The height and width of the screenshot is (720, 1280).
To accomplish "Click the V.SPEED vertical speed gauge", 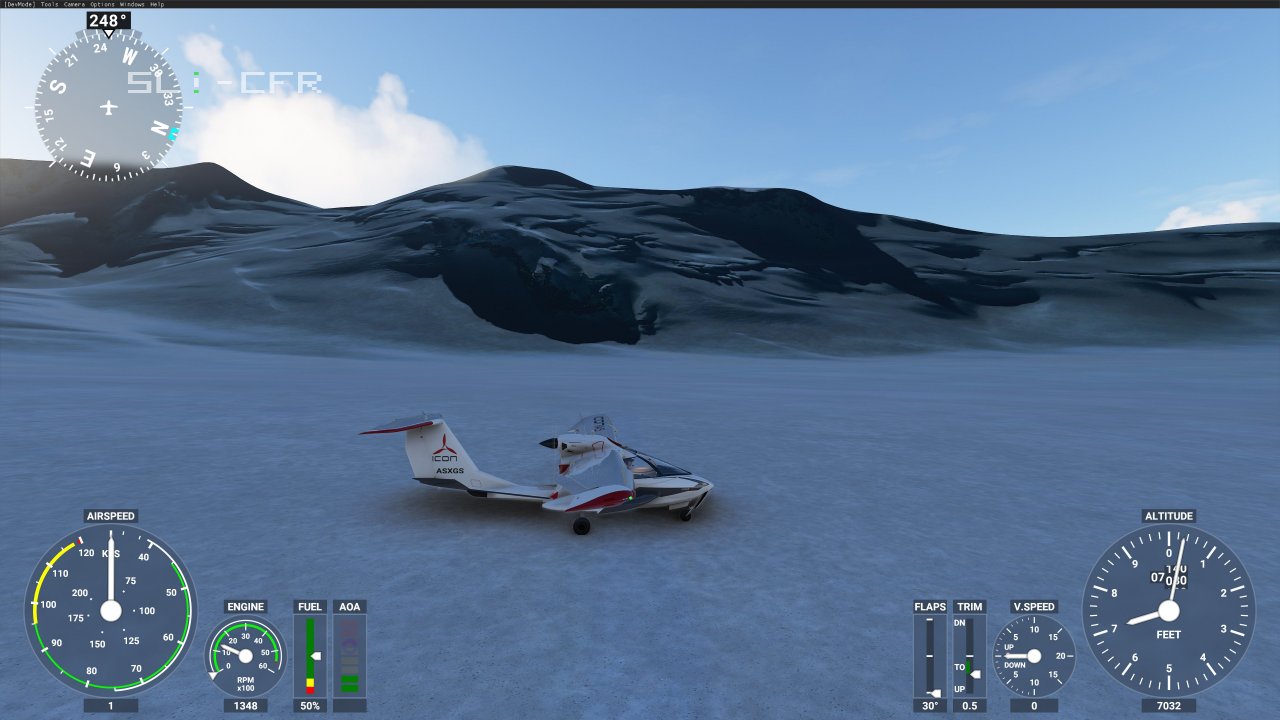I will (x=1035, y=655).
